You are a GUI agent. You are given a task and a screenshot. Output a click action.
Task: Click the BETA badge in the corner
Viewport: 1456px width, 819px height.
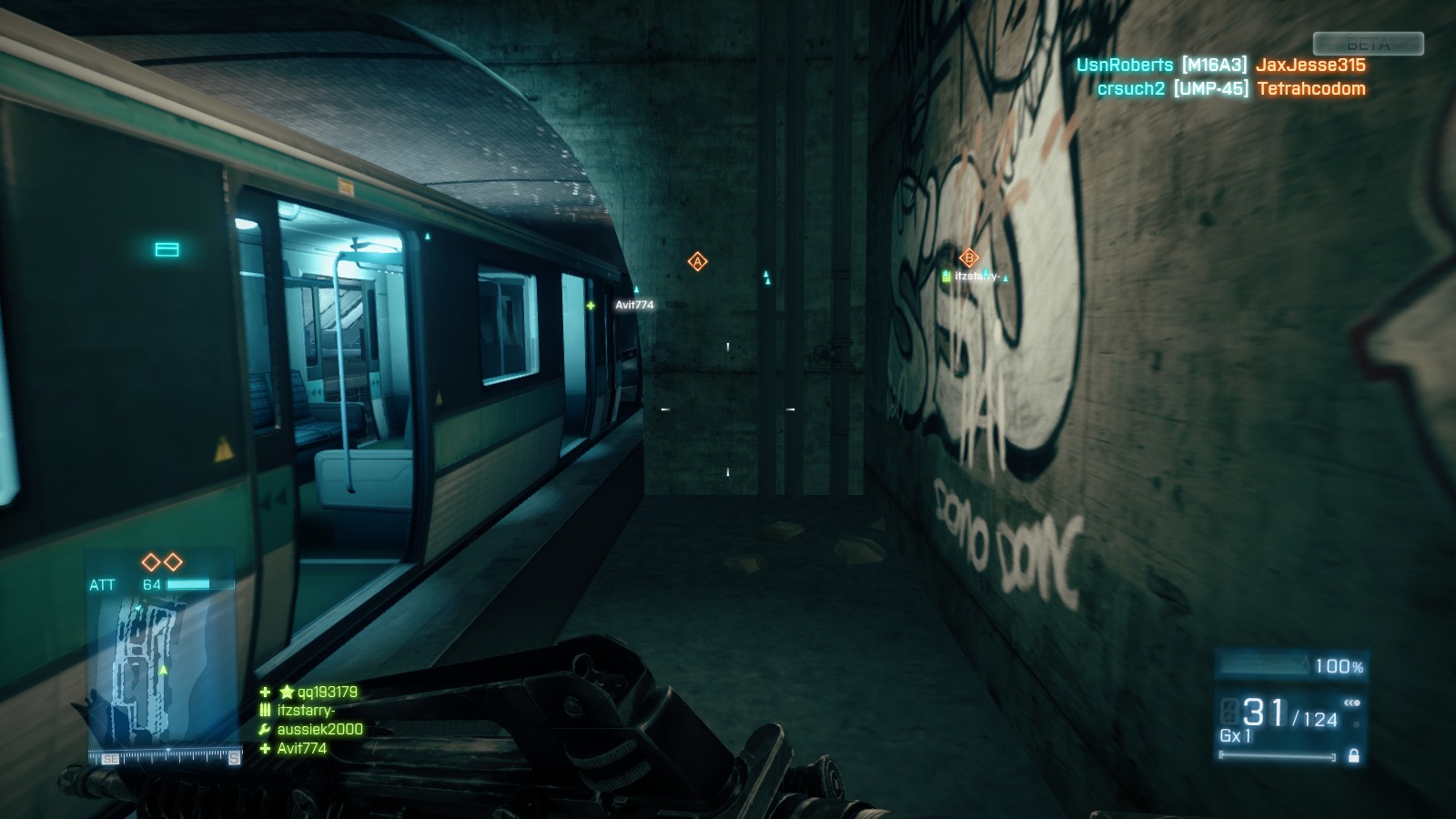pos(1368,44)
